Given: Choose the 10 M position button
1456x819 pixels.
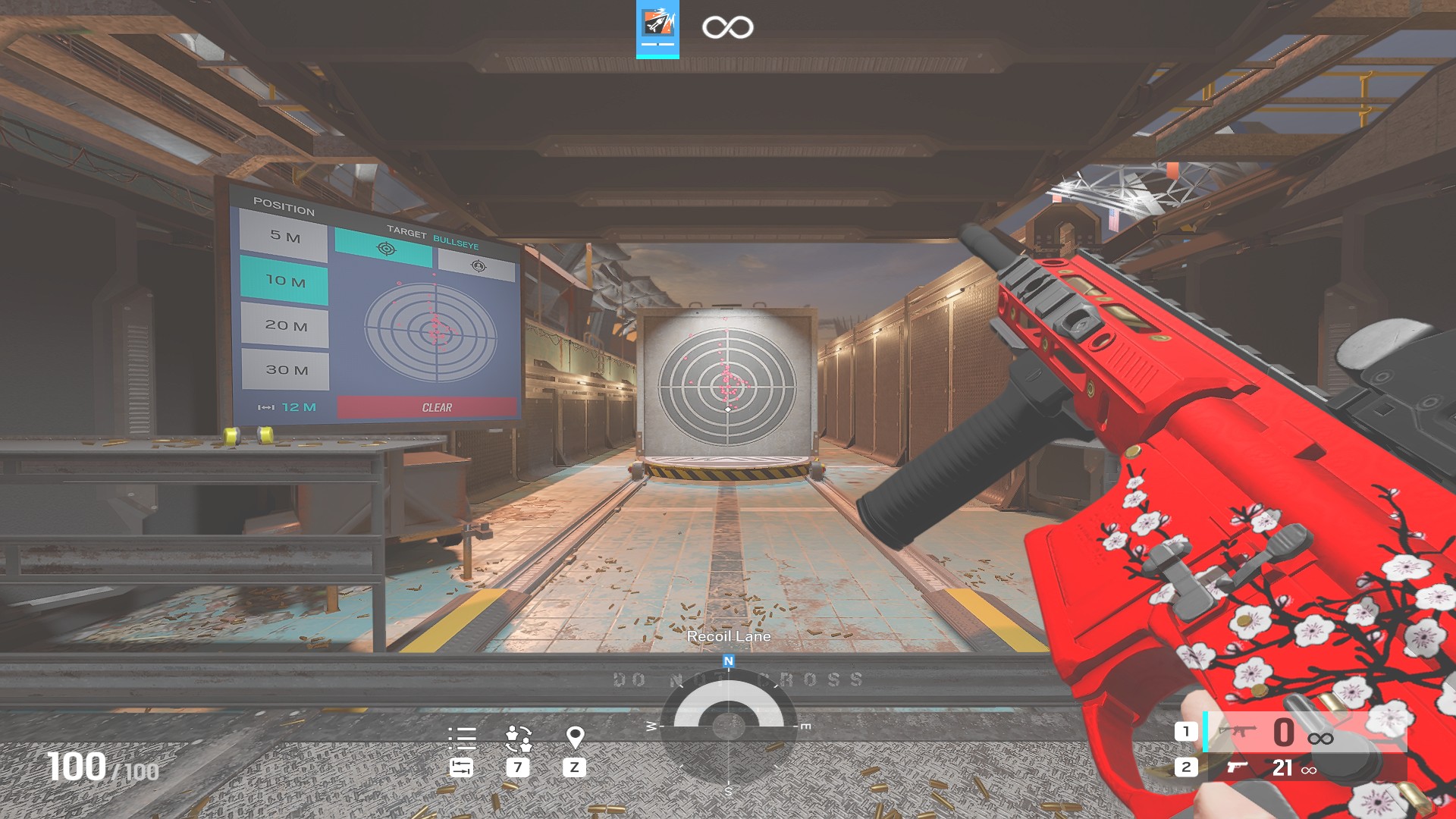Looking at the screenshot, I should coord(285,281).
